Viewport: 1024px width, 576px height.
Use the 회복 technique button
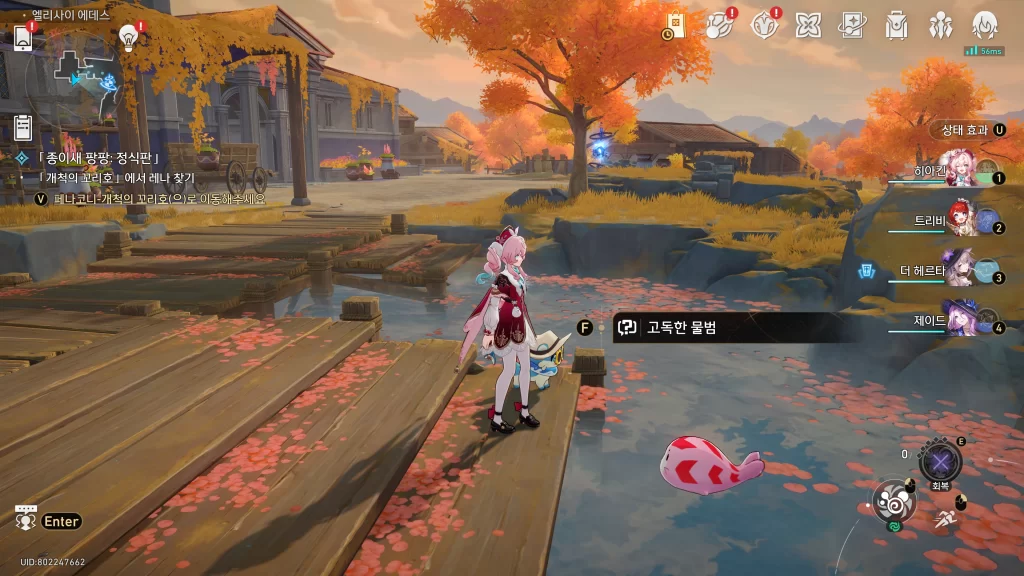tap(940, 462)
